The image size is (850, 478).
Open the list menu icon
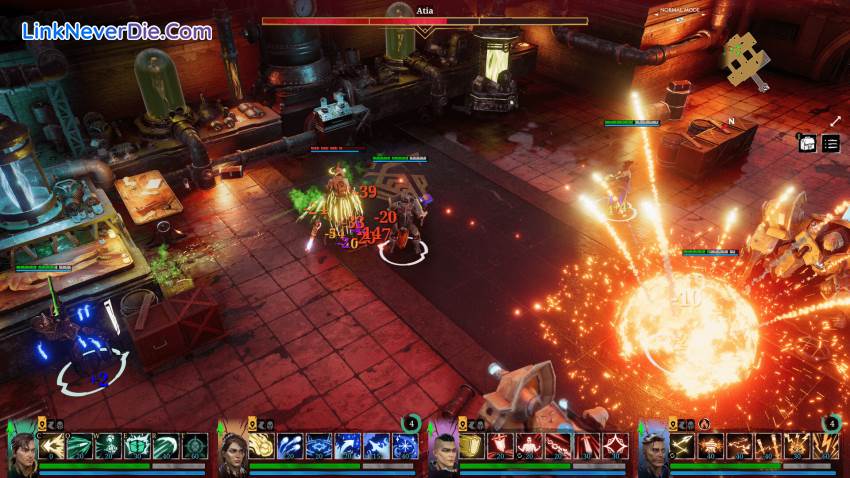coord(831,143)
